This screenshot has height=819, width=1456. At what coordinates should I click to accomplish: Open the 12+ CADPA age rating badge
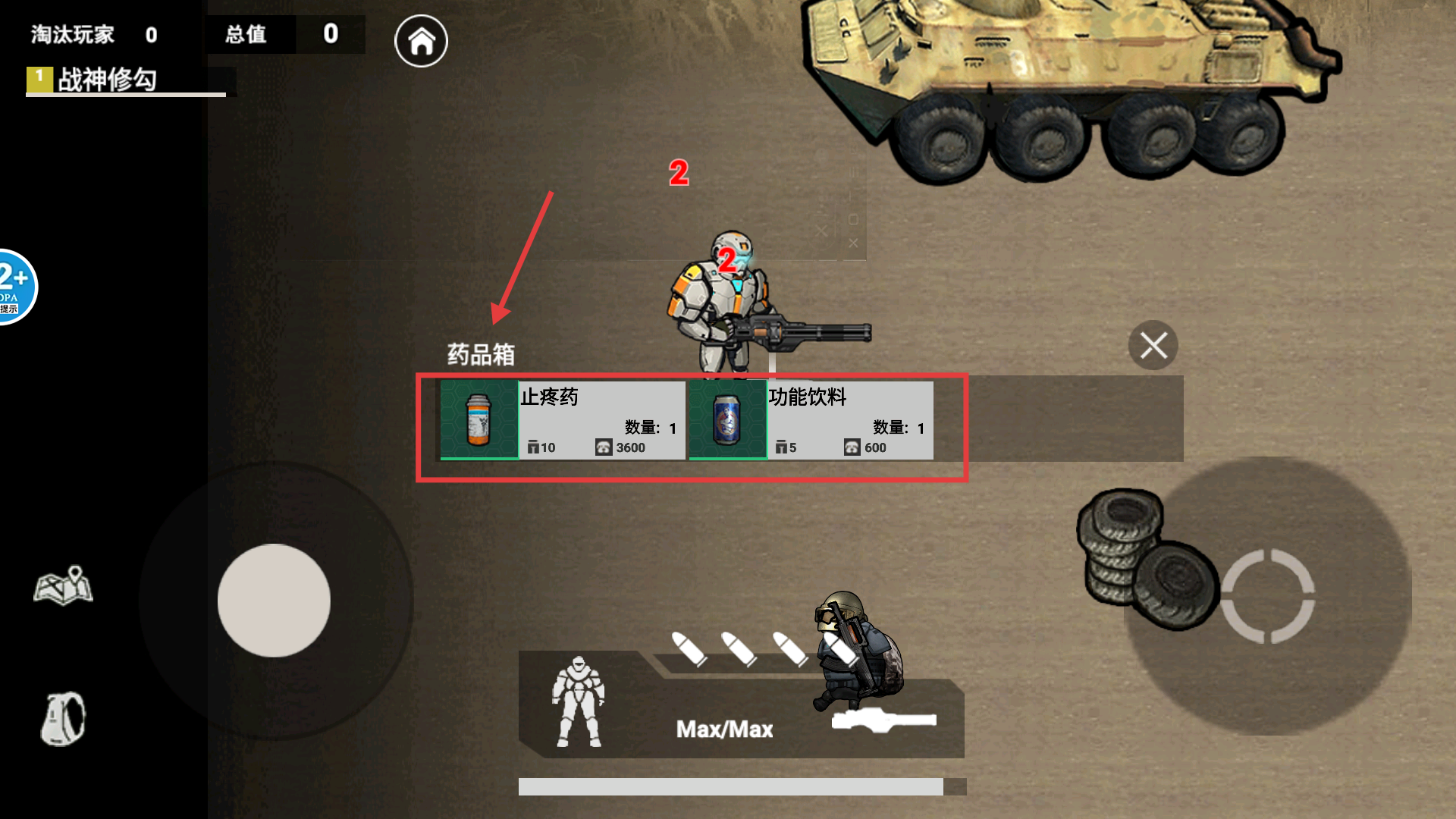click(14, 287)
